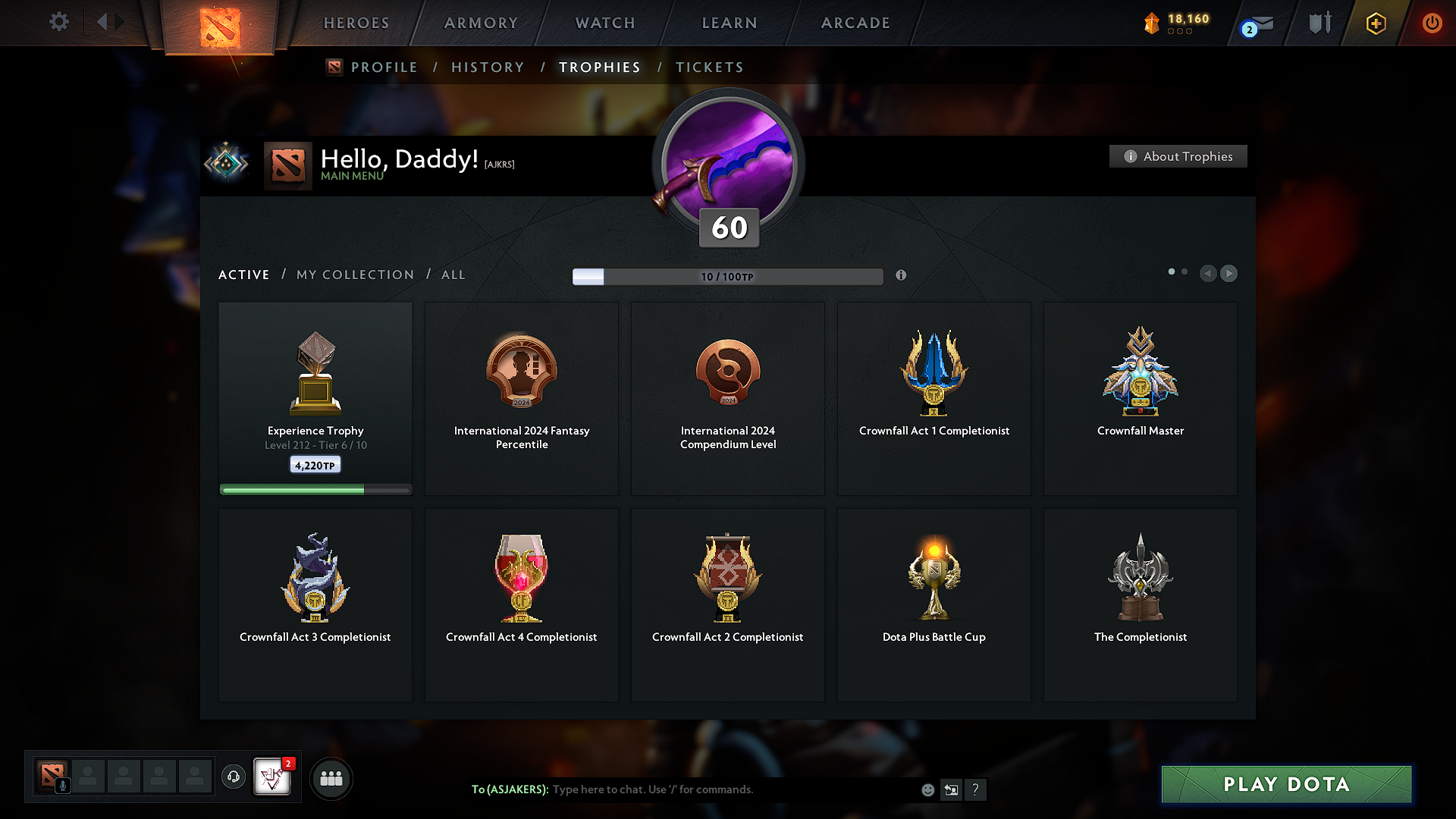This screenshot has height=819, width=1456.
Task: Choose The Completionist trophy tile
Action: 1140,604
